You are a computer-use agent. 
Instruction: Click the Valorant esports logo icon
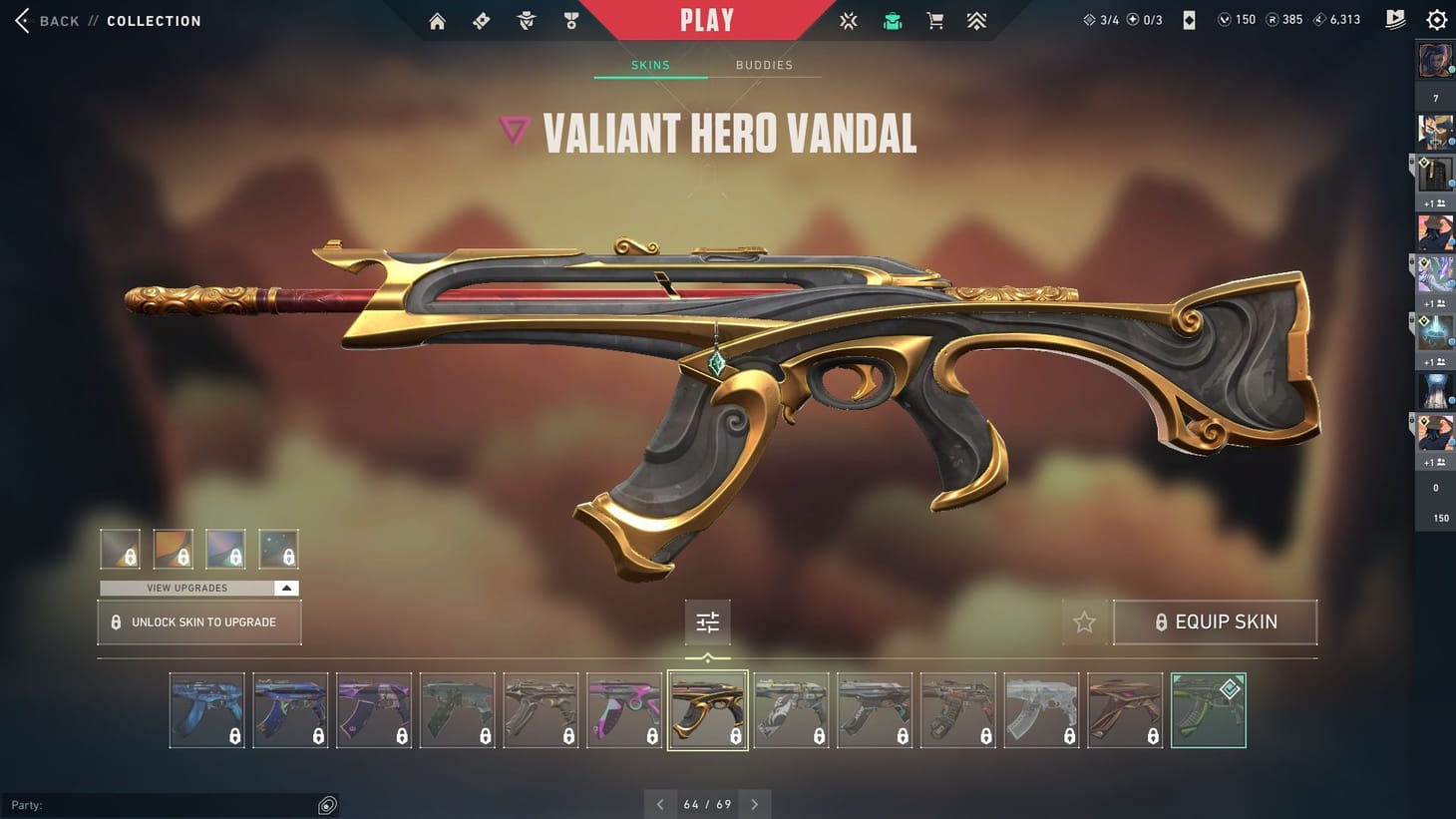coord(849,20)
